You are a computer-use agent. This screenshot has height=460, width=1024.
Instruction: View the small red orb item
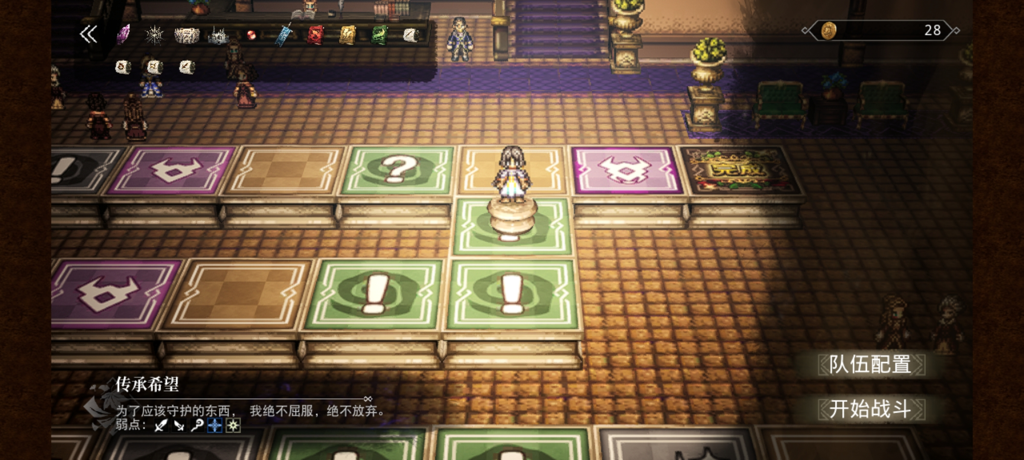[252, 35]
